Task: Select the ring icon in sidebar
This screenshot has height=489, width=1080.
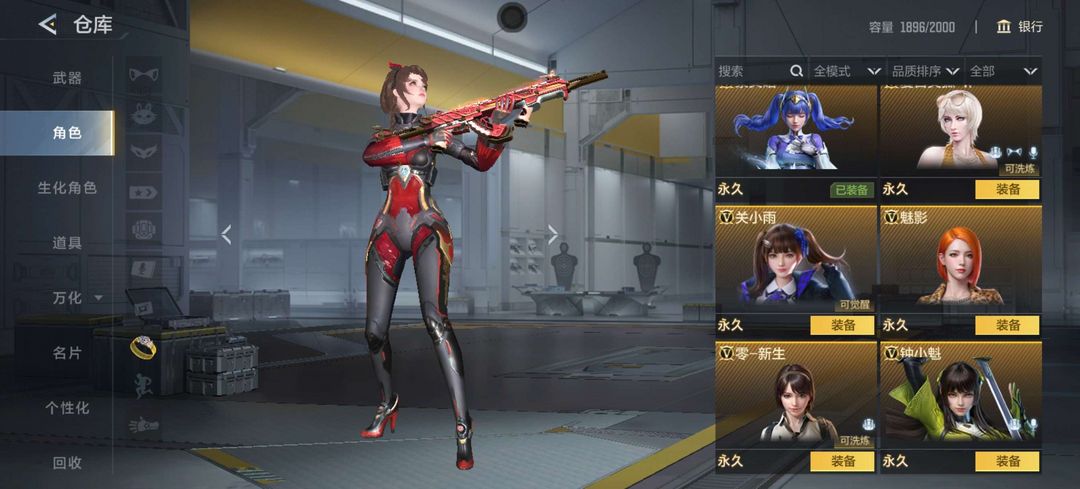Action: click(143, 346)
